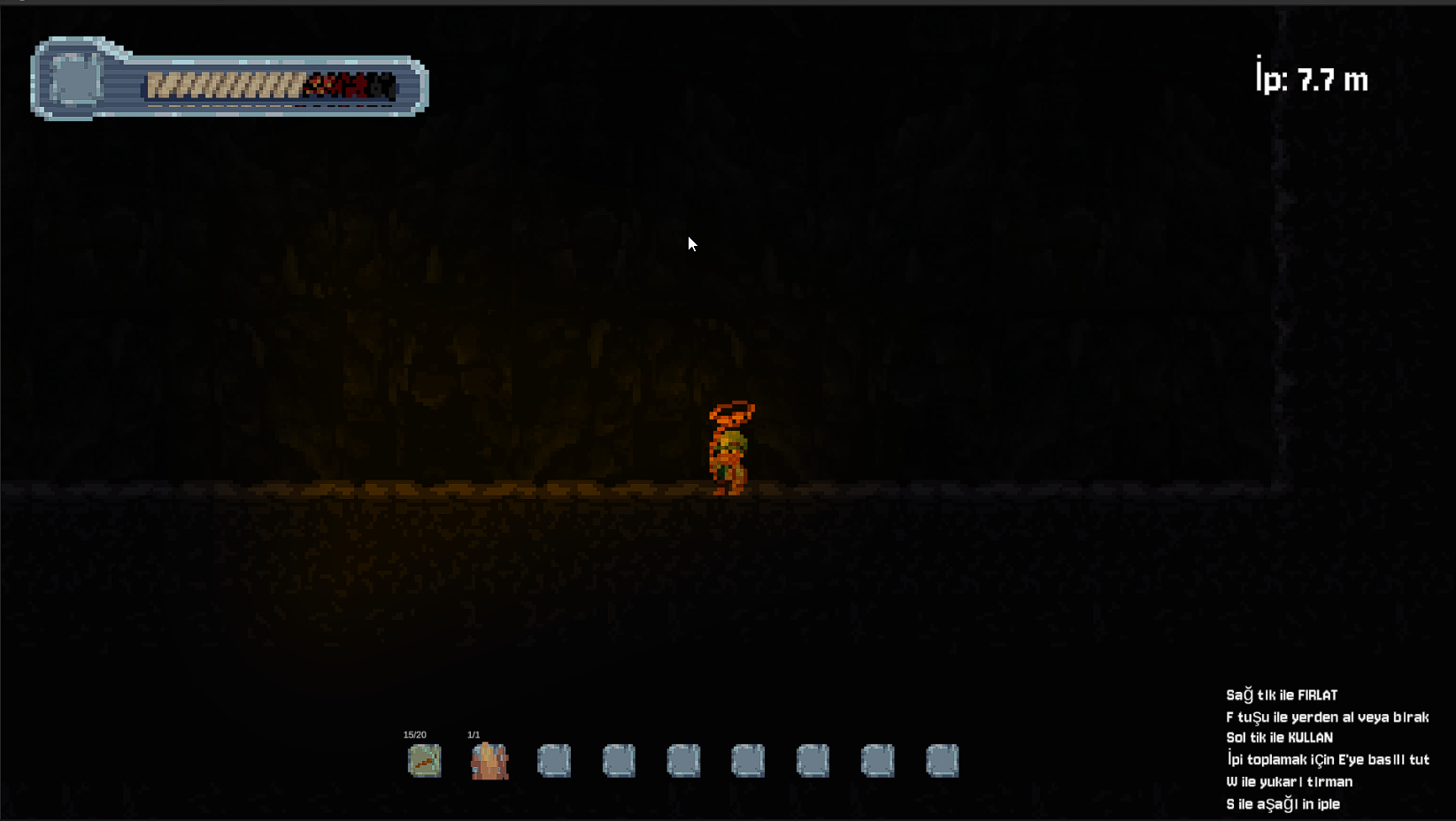This screenshot has width=1456, height=821.
Task: Select the rope bundle slot showing 1/1
Action: 489,760
